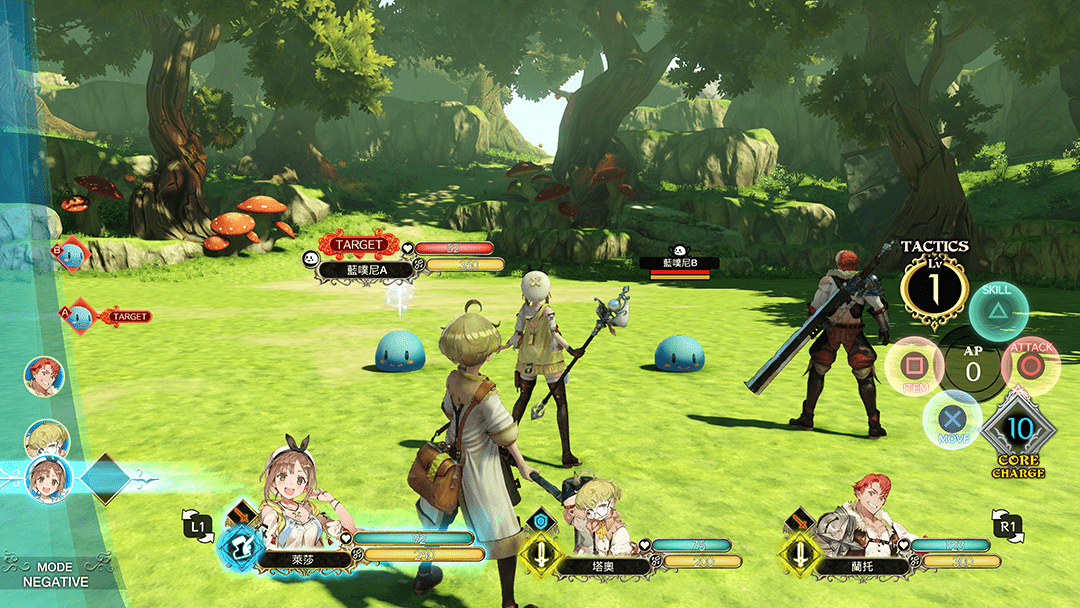The height and width of the screenshot is (608, 1080).
Task: Select enemy A's marker on the turn timeline
Action: 77,317
